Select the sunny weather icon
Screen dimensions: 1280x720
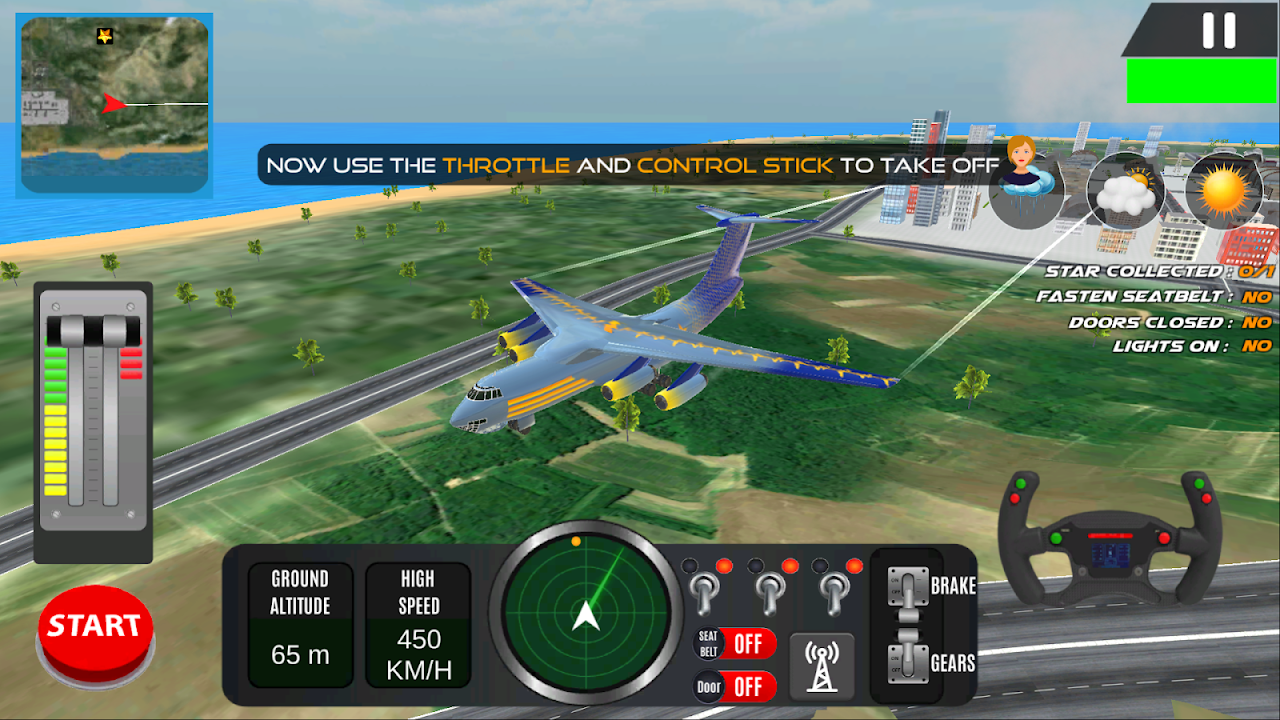[x=1223, y=190]
